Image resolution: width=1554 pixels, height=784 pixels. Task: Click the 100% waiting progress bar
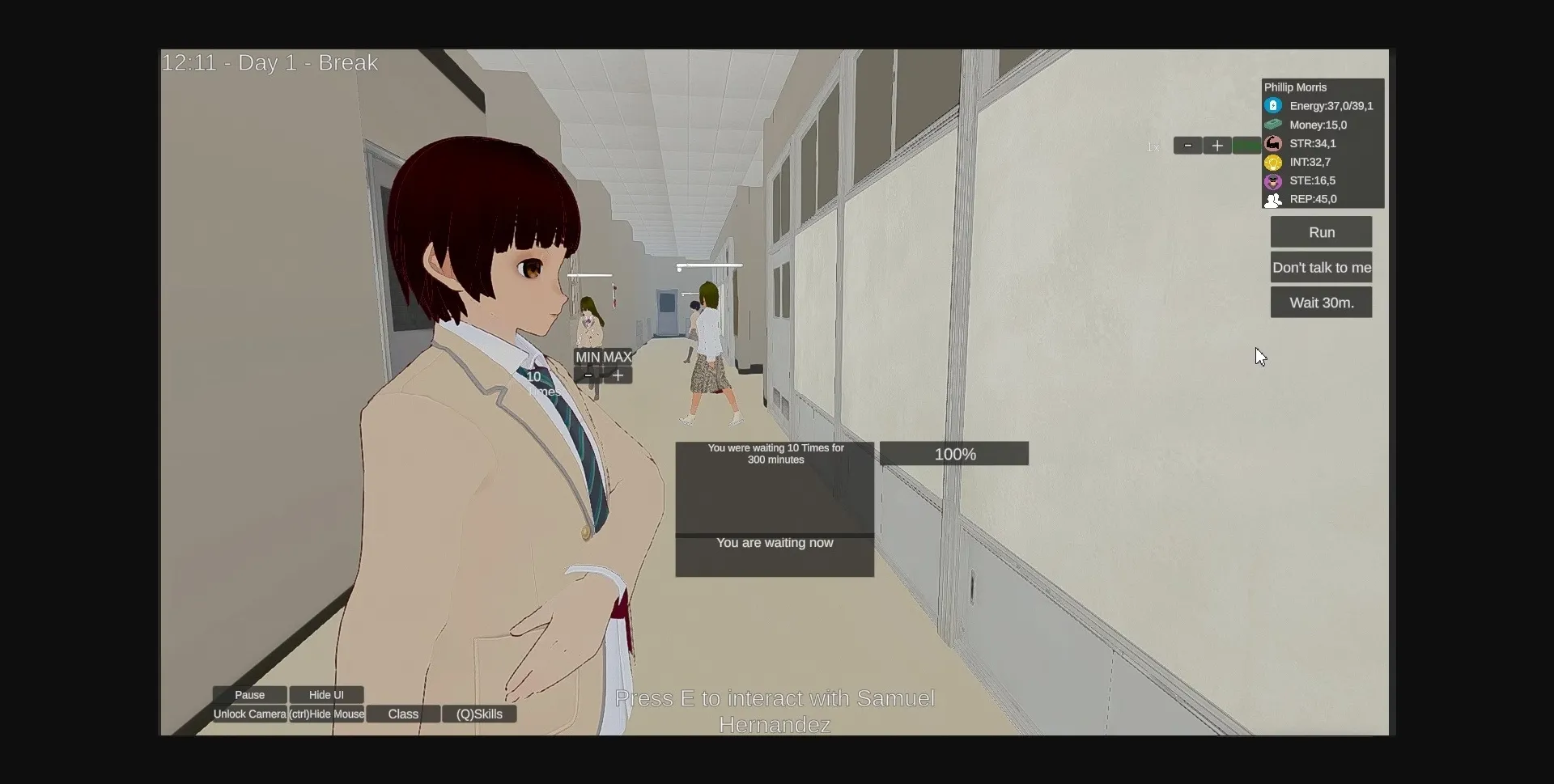953,454
